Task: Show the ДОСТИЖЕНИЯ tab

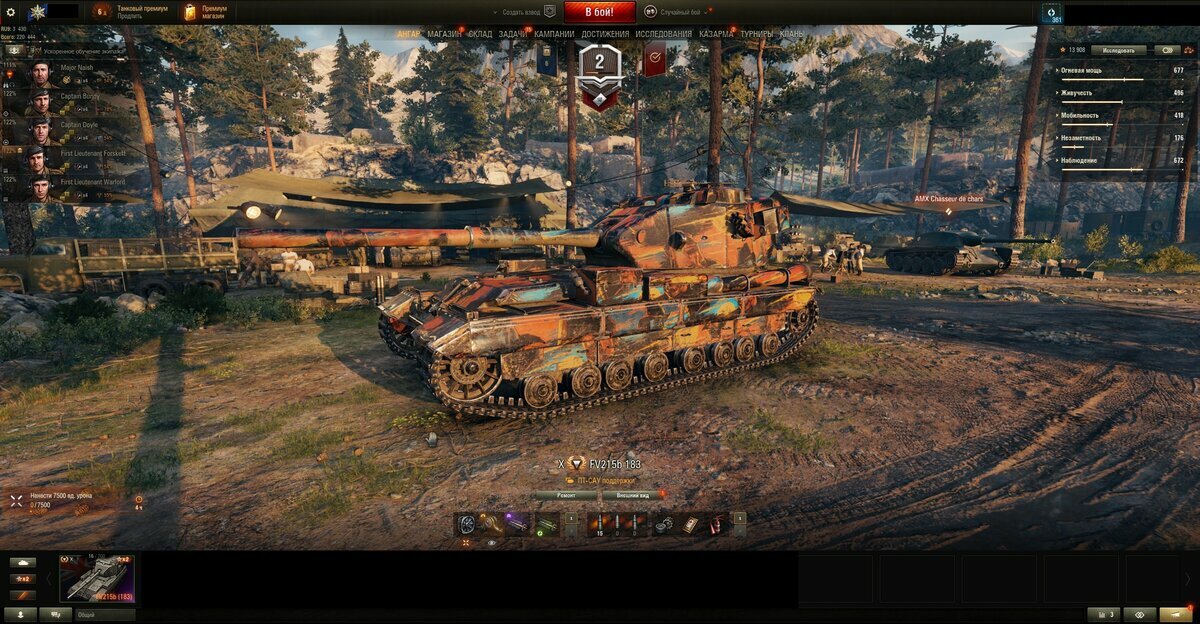Action: point(605,34)
